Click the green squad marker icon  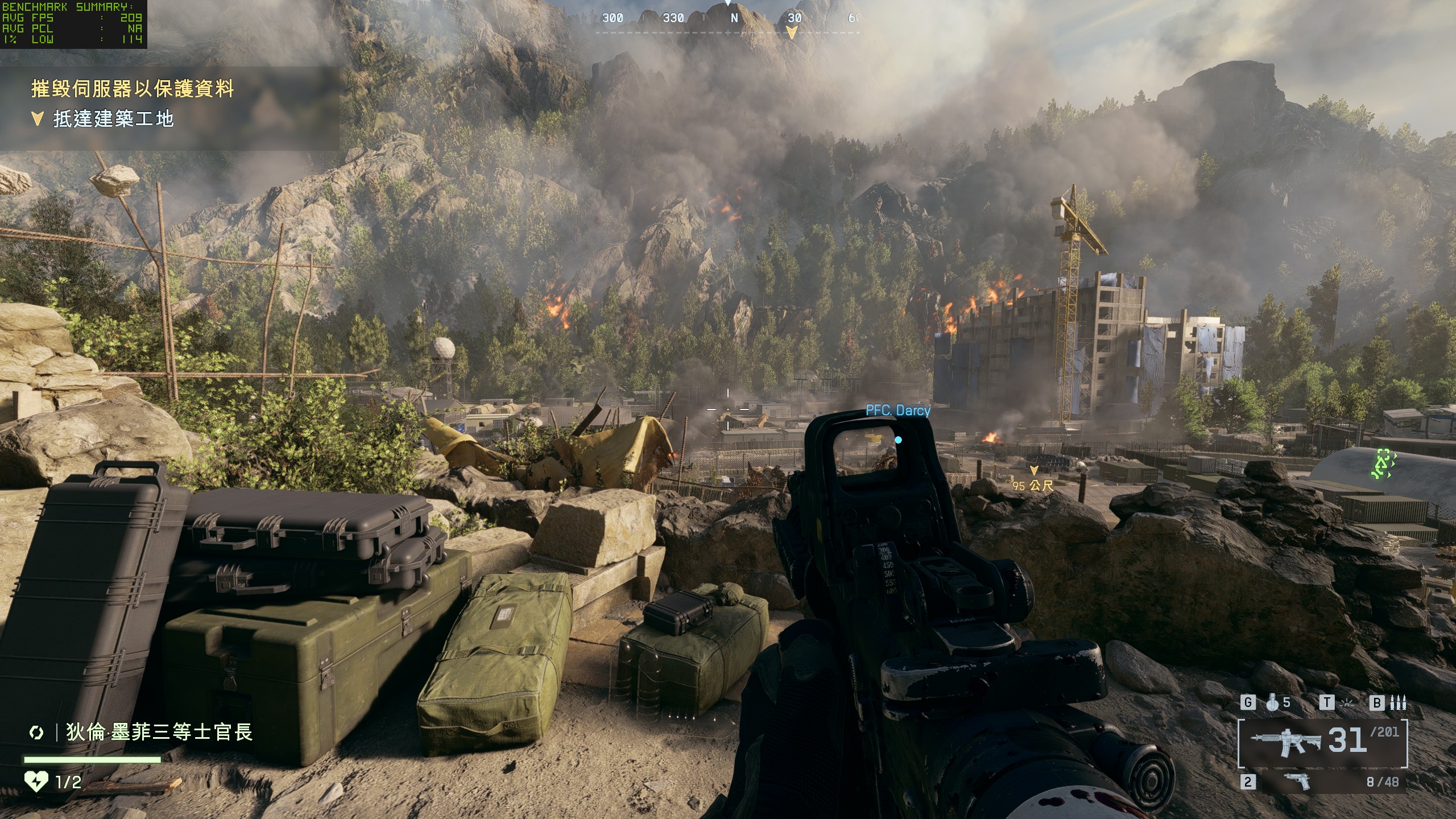pyautogui.click(x=1382, y=464)
